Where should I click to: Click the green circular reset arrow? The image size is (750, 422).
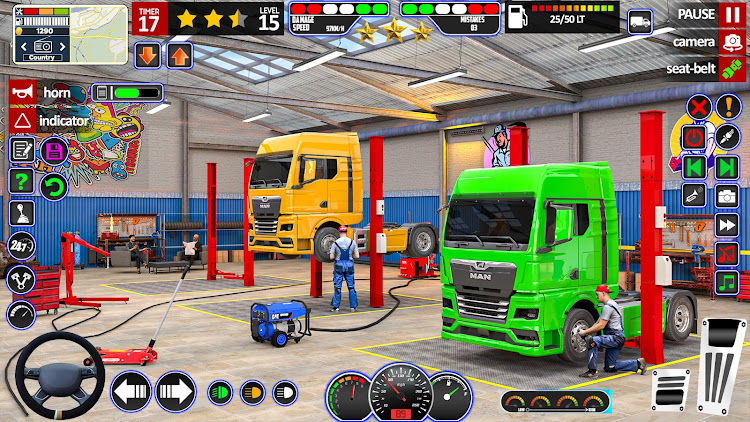pyautogui.click(x=53, y=185)
